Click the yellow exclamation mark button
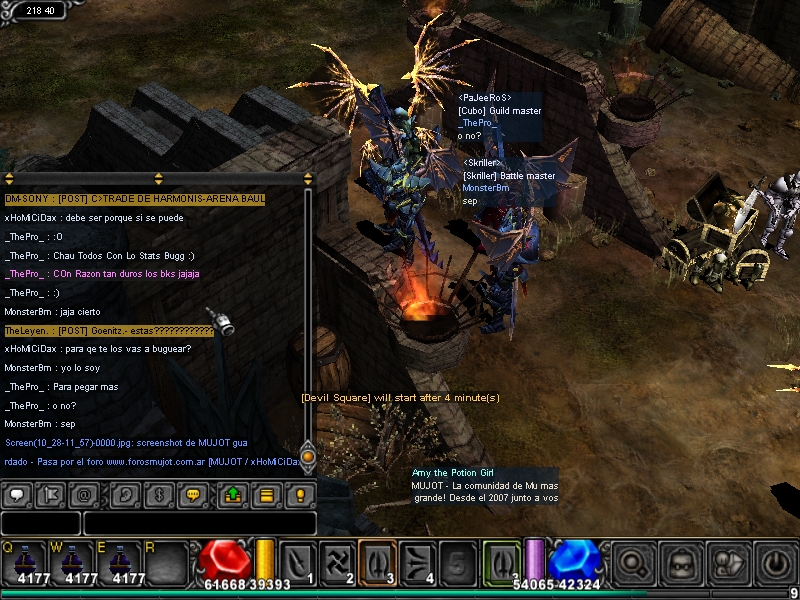This screenshot has height=600, width=800. (299, 494)
